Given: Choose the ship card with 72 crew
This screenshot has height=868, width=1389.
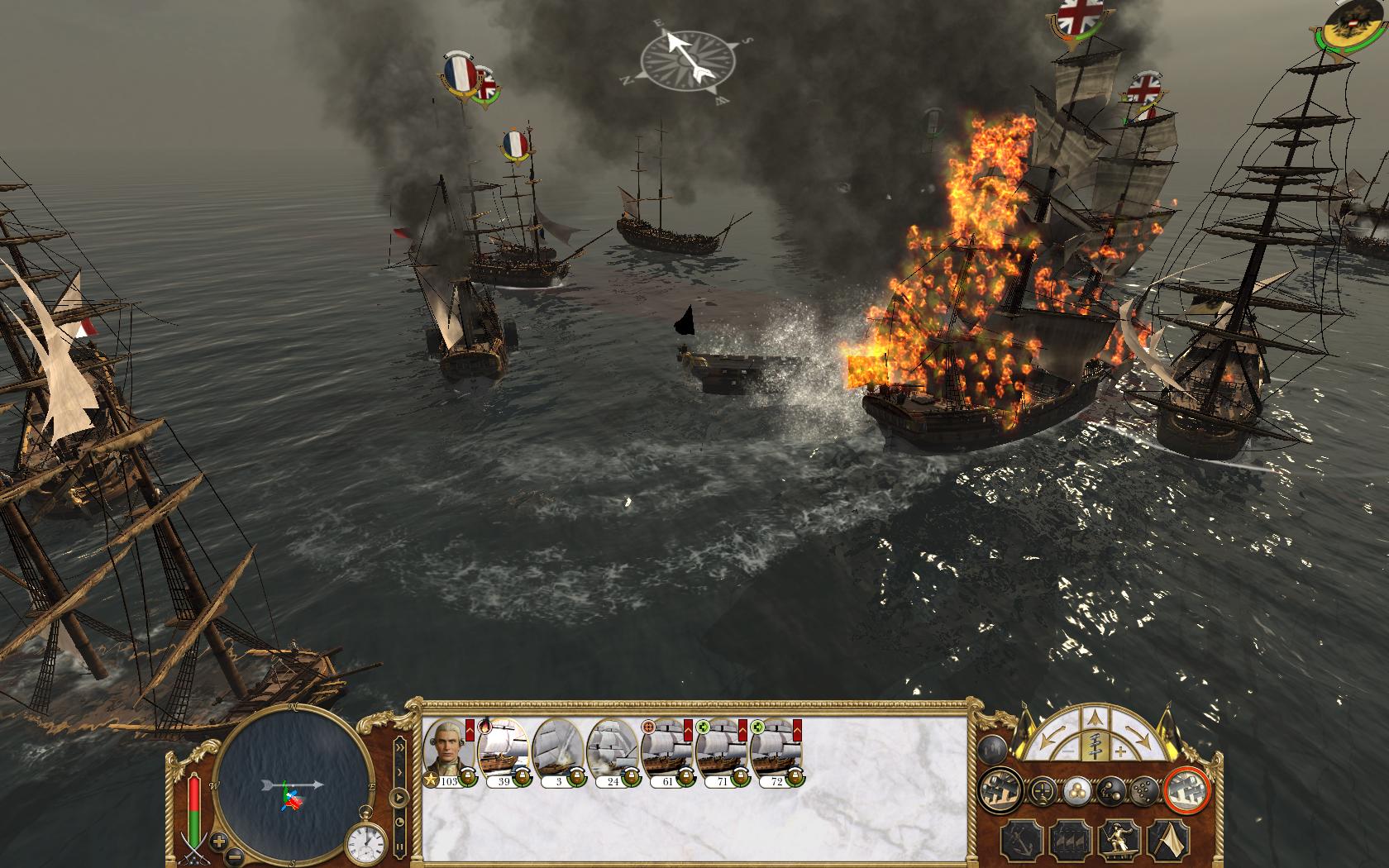Looking at the screenshot, I should pos(776,751).
